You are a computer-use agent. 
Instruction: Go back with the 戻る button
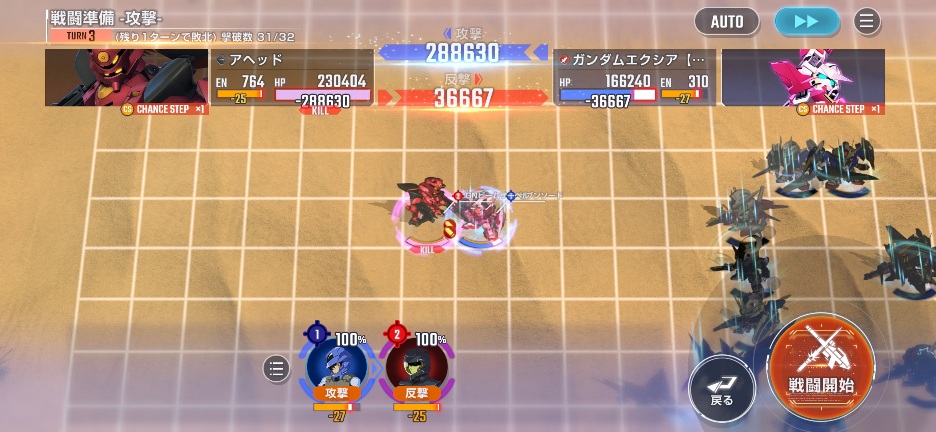click(722, 387)
